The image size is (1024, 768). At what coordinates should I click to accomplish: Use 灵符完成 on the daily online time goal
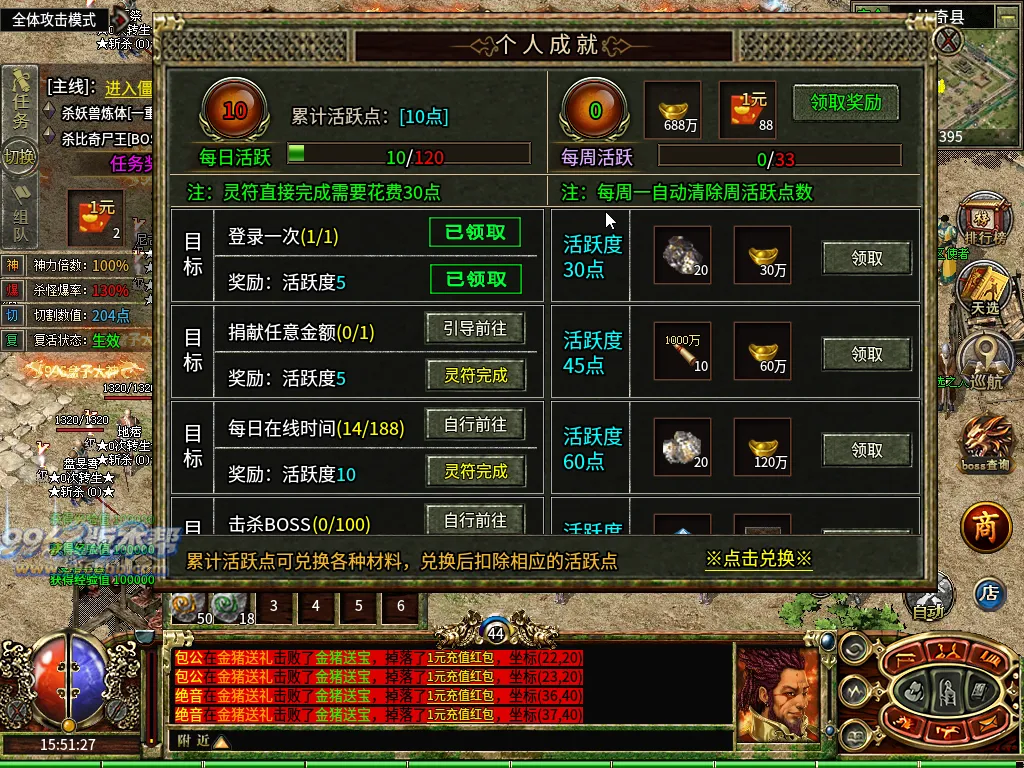(476, 471)
